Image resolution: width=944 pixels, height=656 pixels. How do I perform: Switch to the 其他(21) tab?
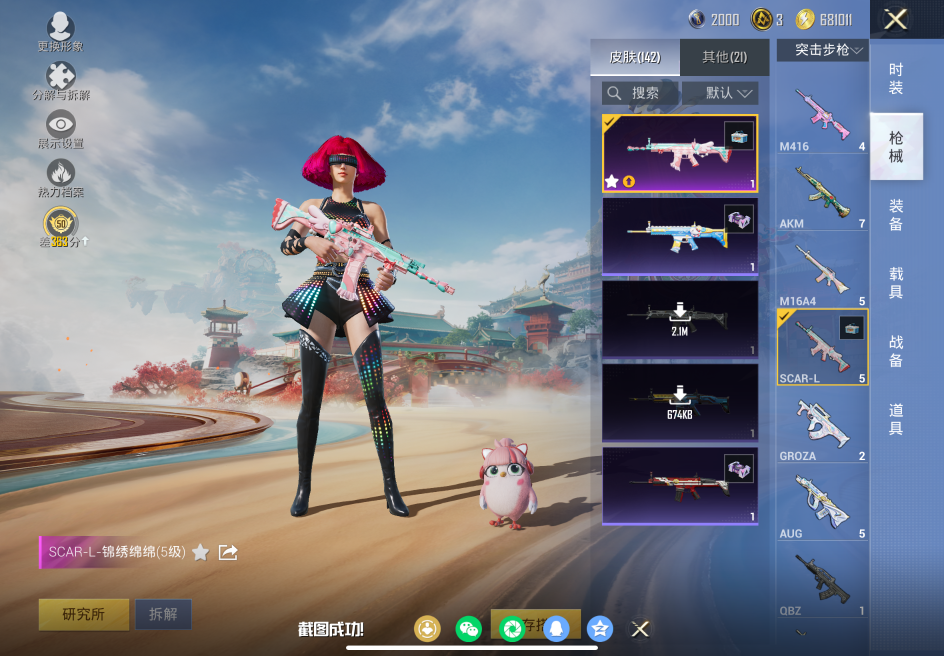[x=724, y=58]
